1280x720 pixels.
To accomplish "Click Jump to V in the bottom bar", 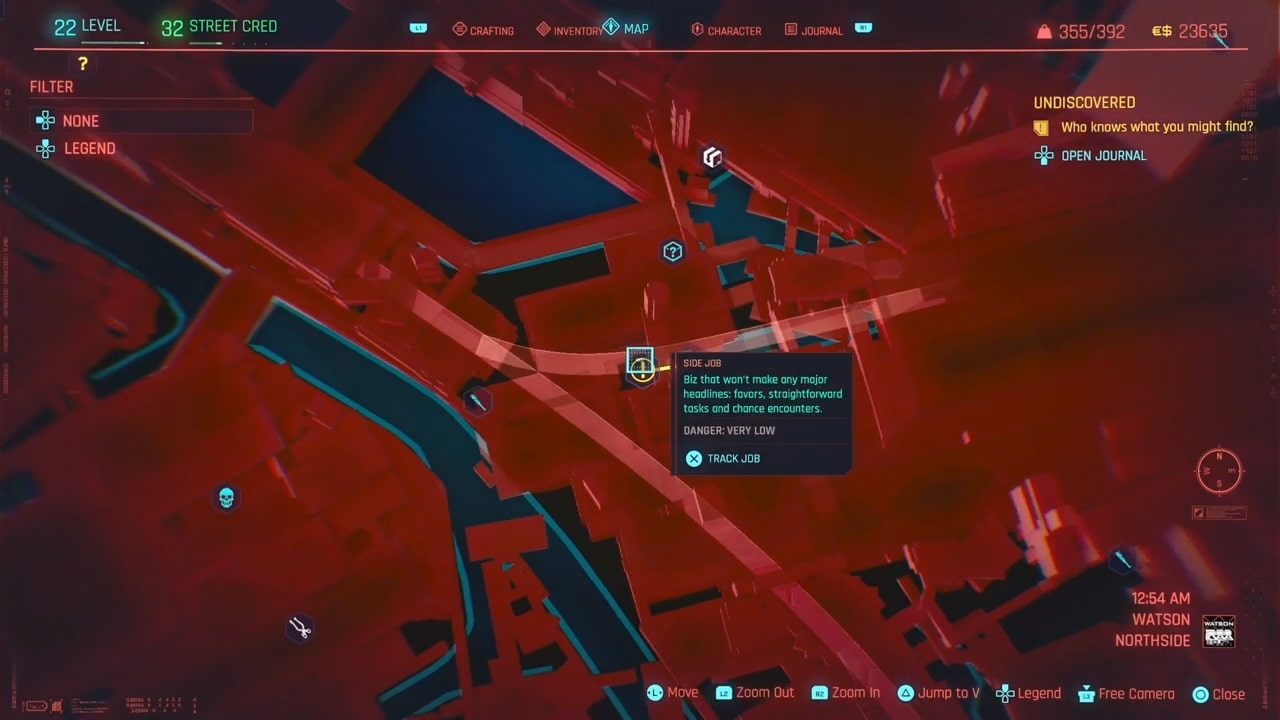I will tap(938, 693).
